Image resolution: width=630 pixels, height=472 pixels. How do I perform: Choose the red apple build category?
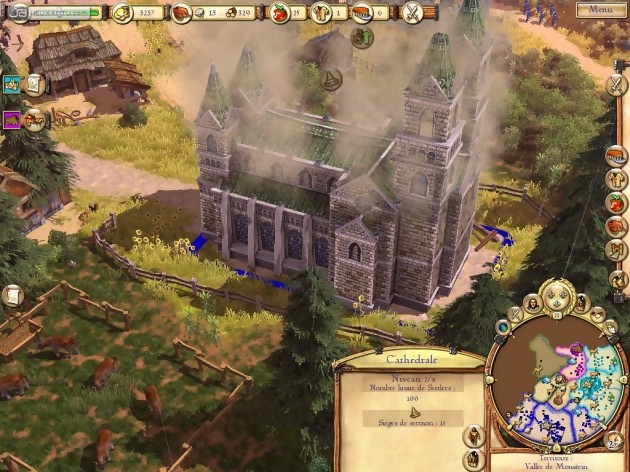click(x=616, y=203)
